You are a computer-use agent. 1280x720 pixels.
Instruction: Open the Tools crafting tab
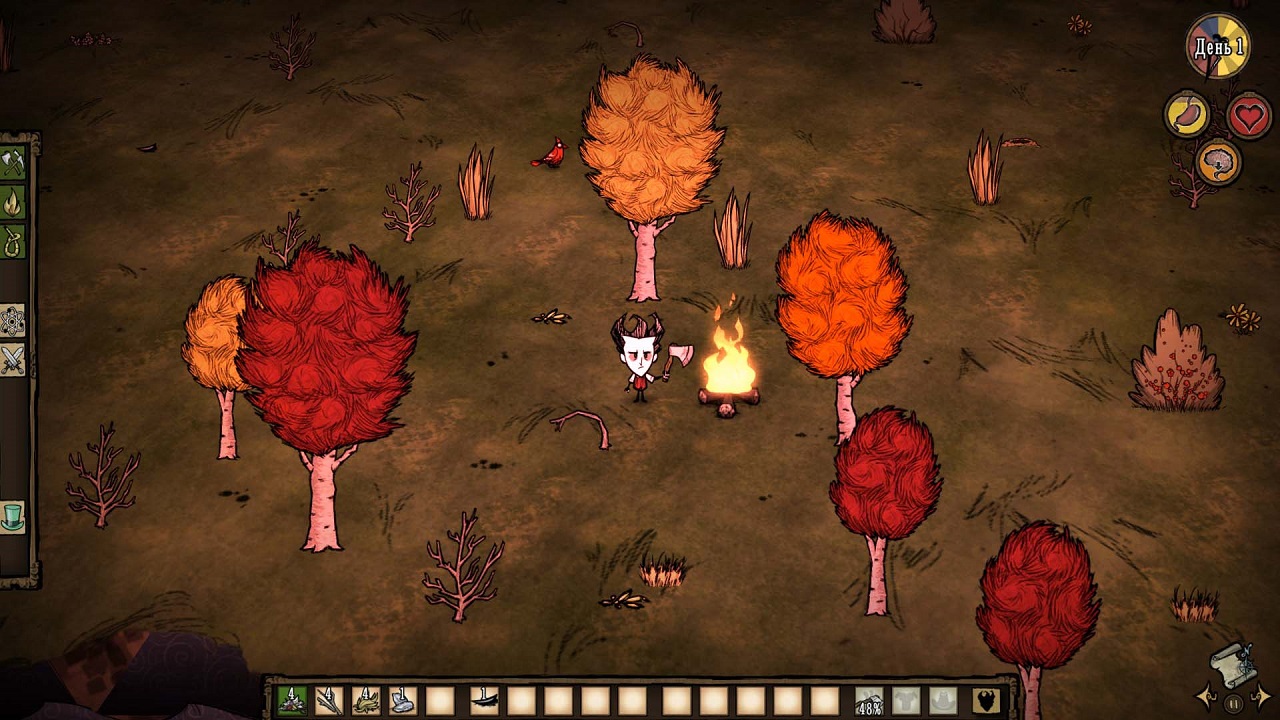(x=13, y=162)
